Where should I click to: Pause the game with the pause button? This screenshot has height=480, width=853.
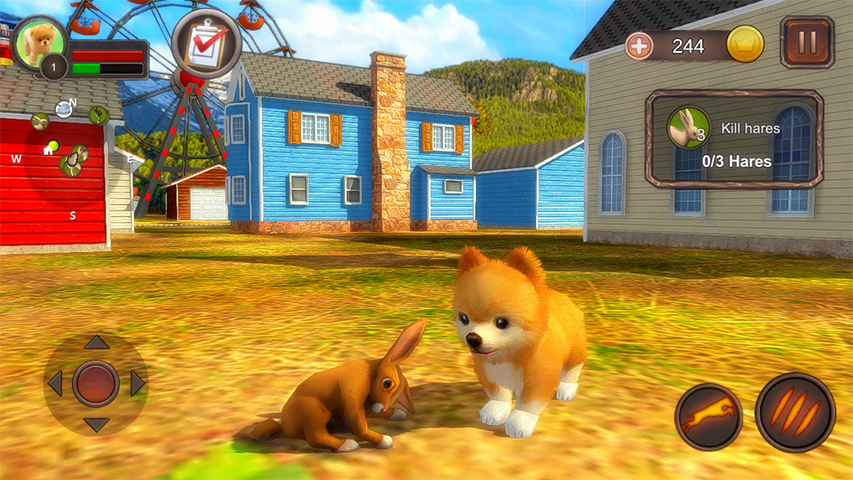pos(807,43)
